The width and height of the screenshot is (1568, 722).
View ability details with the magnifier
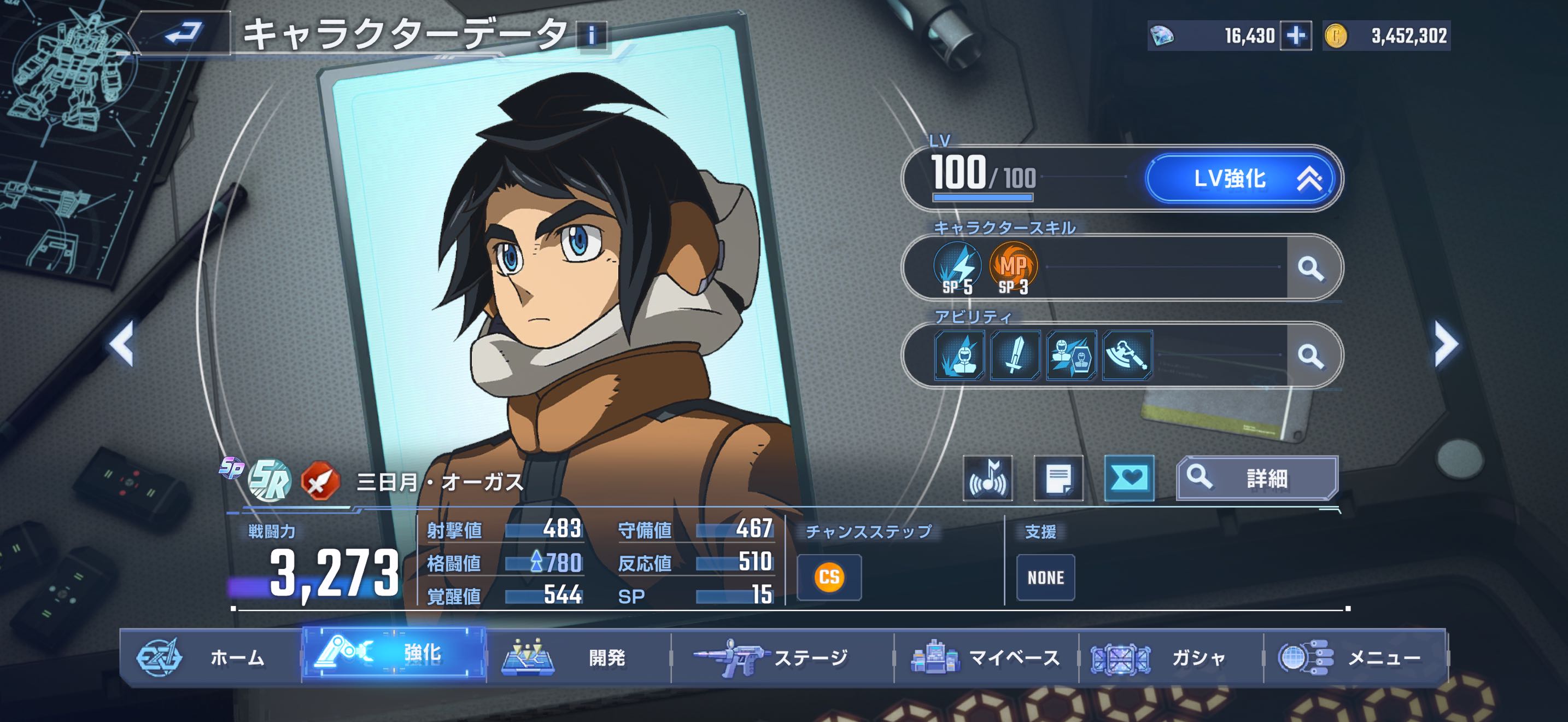pyautogui.click(x=1310, y=356)
